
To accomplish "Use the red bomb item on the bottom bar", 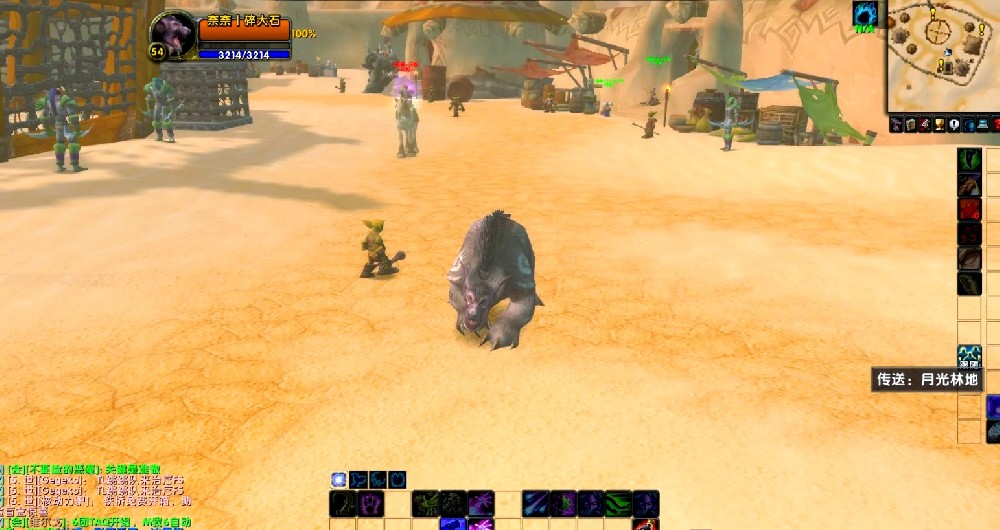I will pos(645,524).
